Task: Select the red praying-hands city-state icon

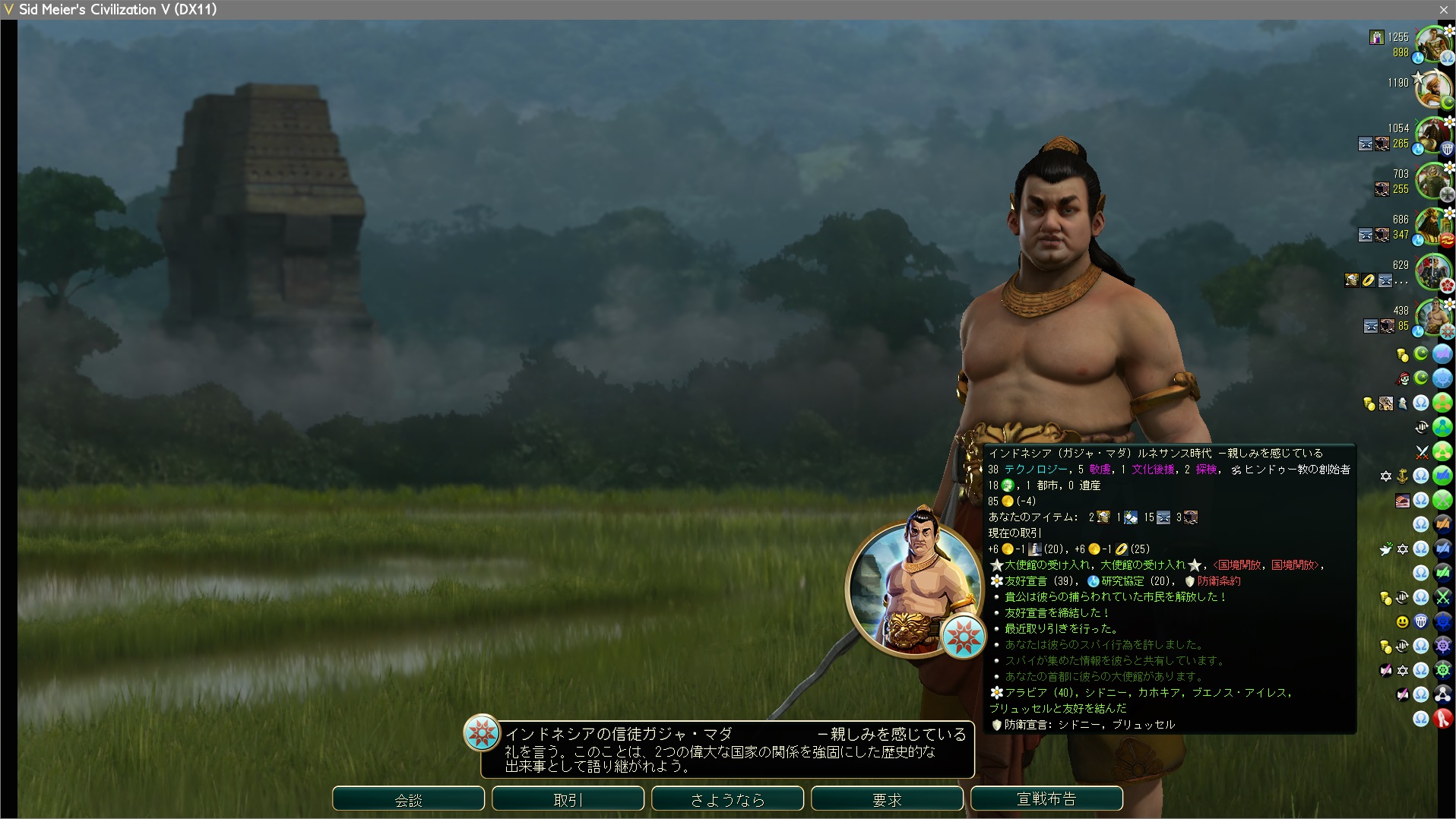Action: tap(1442, 719)
